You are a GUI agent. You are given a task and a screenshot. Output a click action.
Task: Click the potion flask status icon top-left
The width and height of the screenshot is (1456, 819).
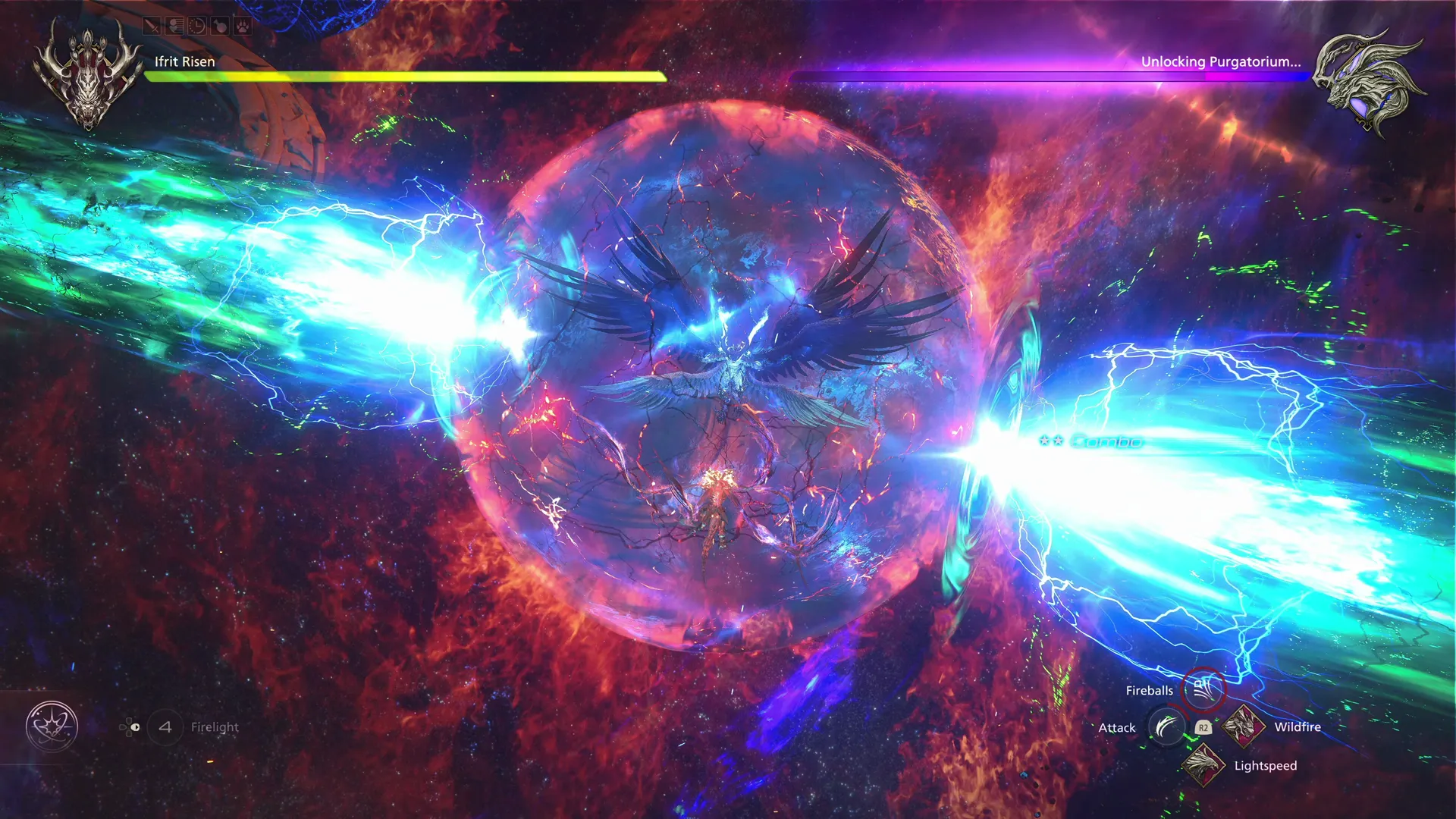[x=219, y=26]
